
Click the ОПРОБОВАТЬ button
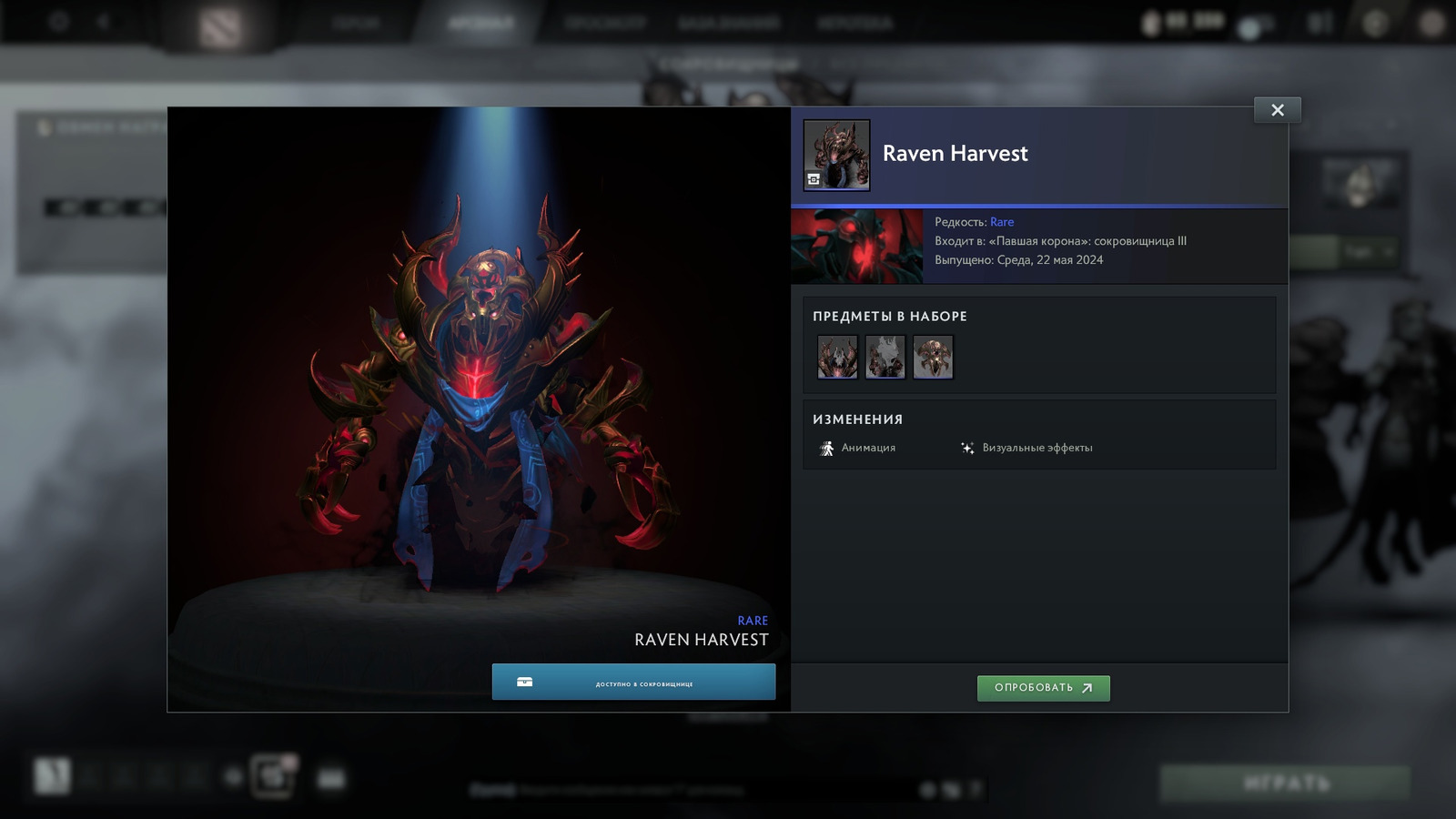(x=1043, y=688)
